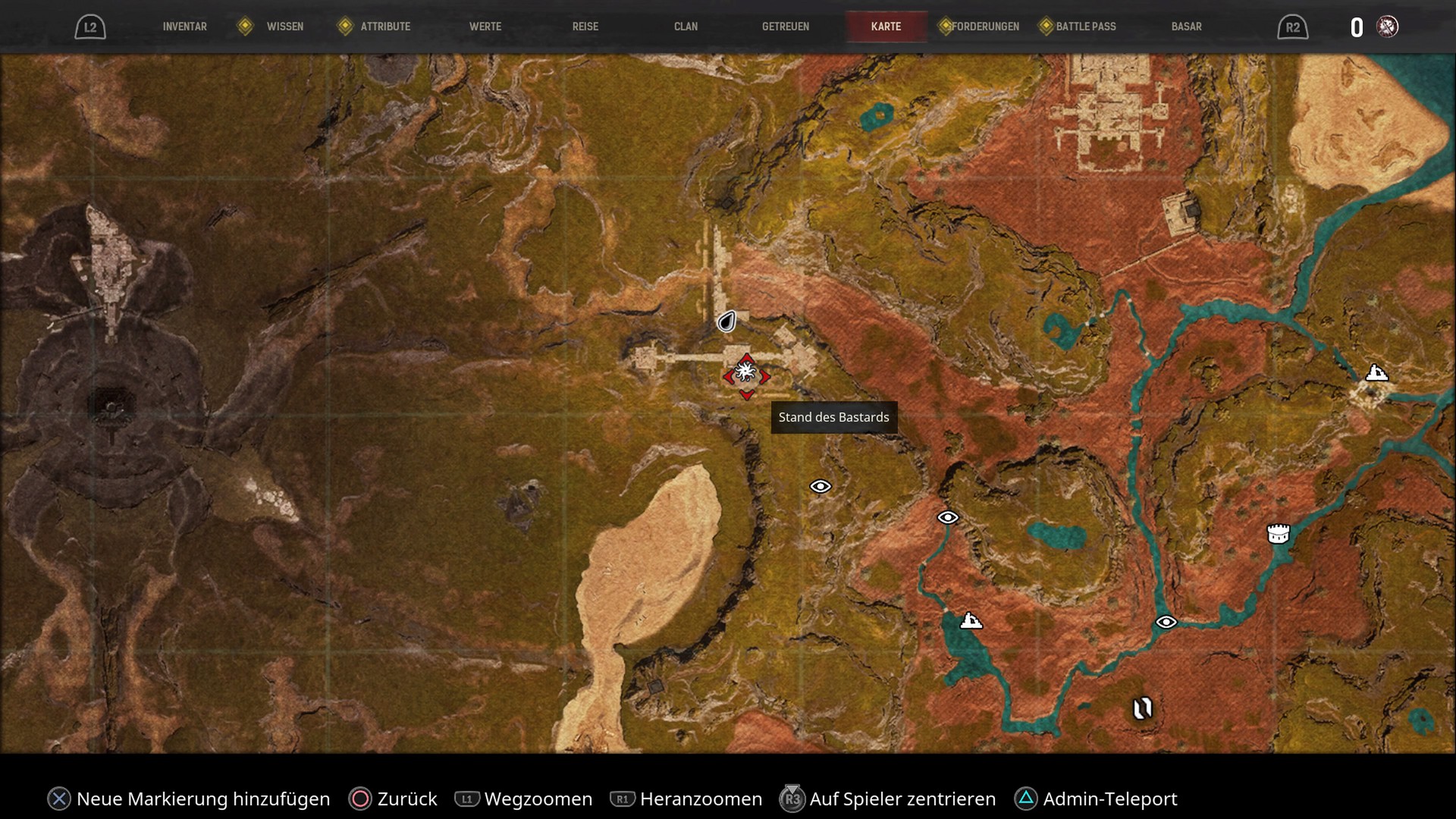This screenshot has height=819, width=1456.
Task: Choose the obelisk marker near the river
Action: point(1142,708)
